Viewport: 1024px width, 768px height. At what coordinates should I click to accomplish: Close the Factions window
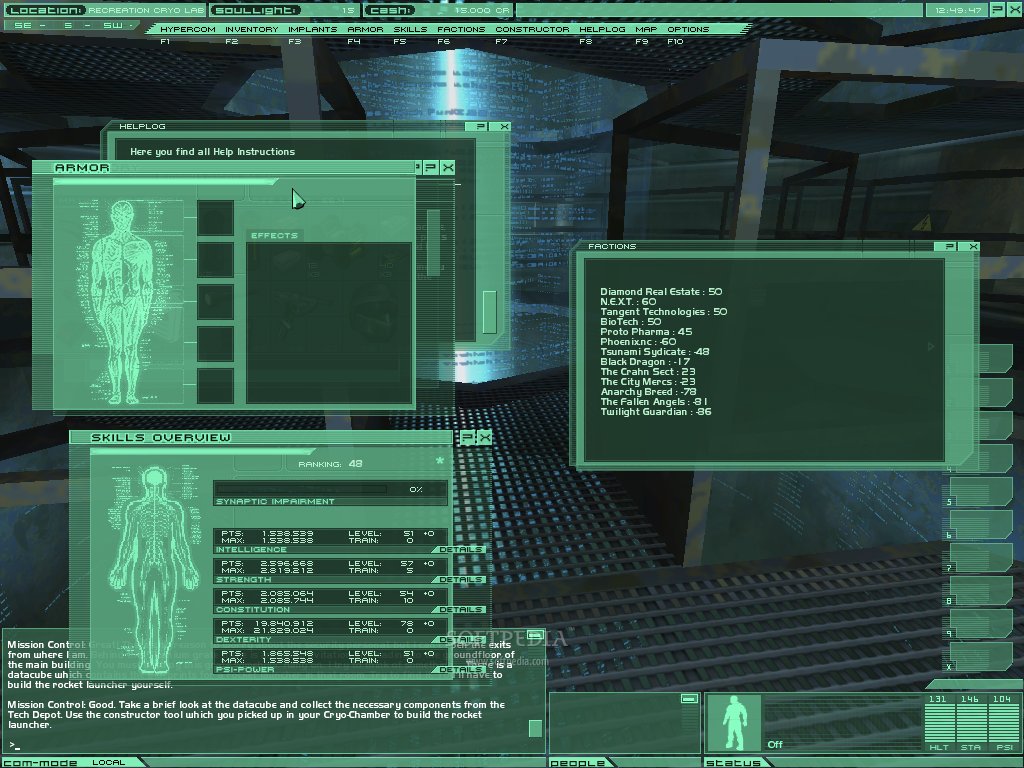[973, 246]
